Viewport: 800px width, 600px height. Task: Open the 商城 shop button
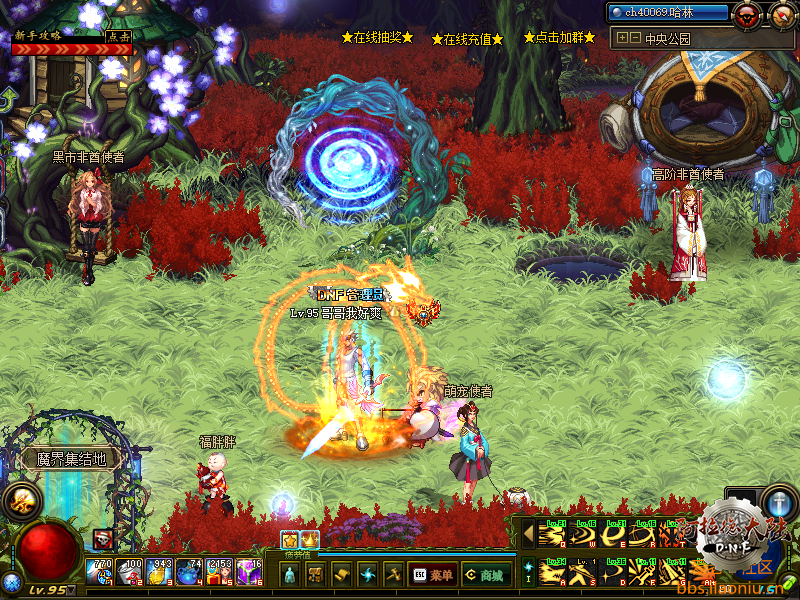(x=483, y=575)
